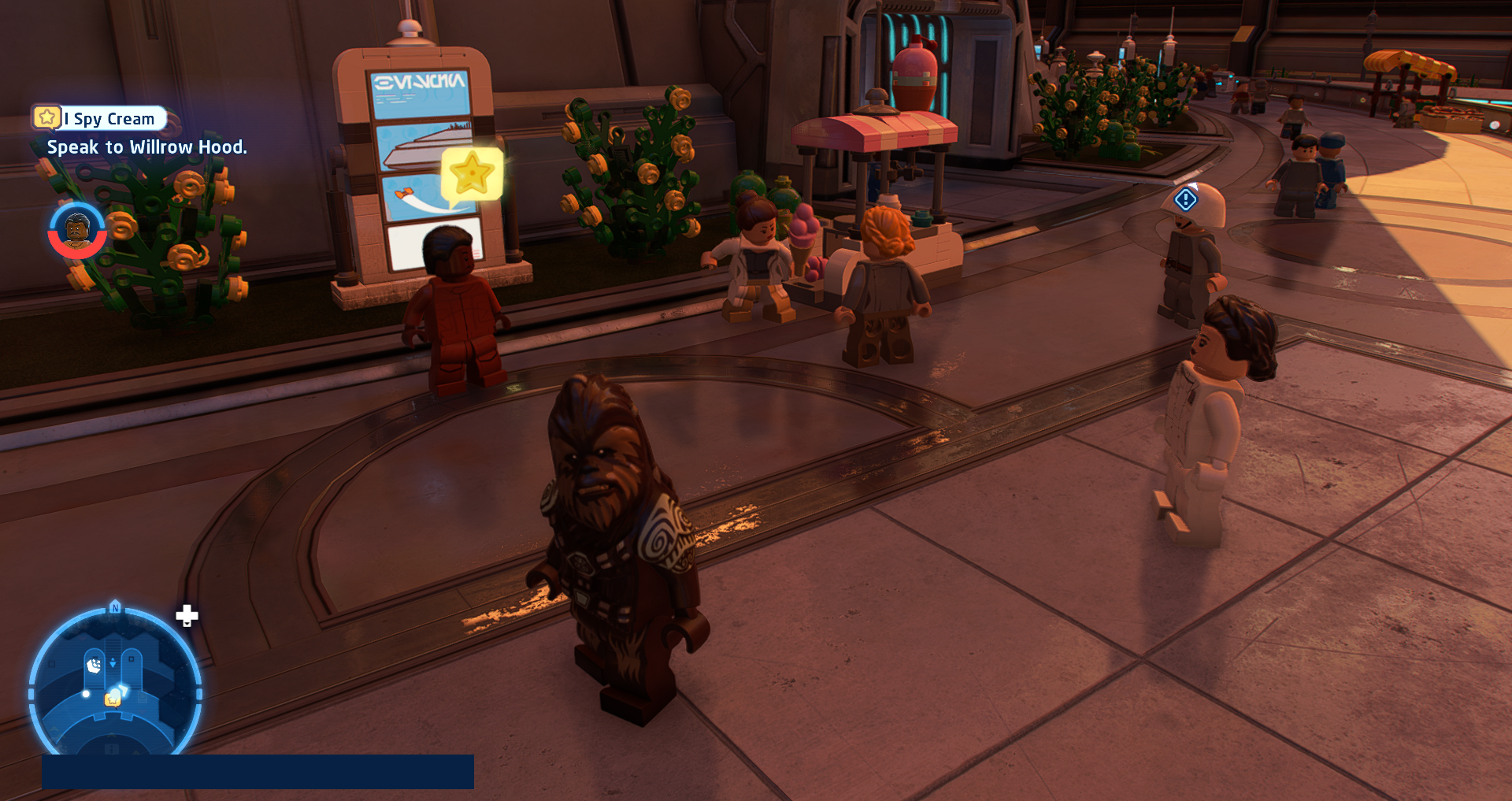
Task: Click the I Spy Cream quest tracker
Action: click(x=100, y=118)
